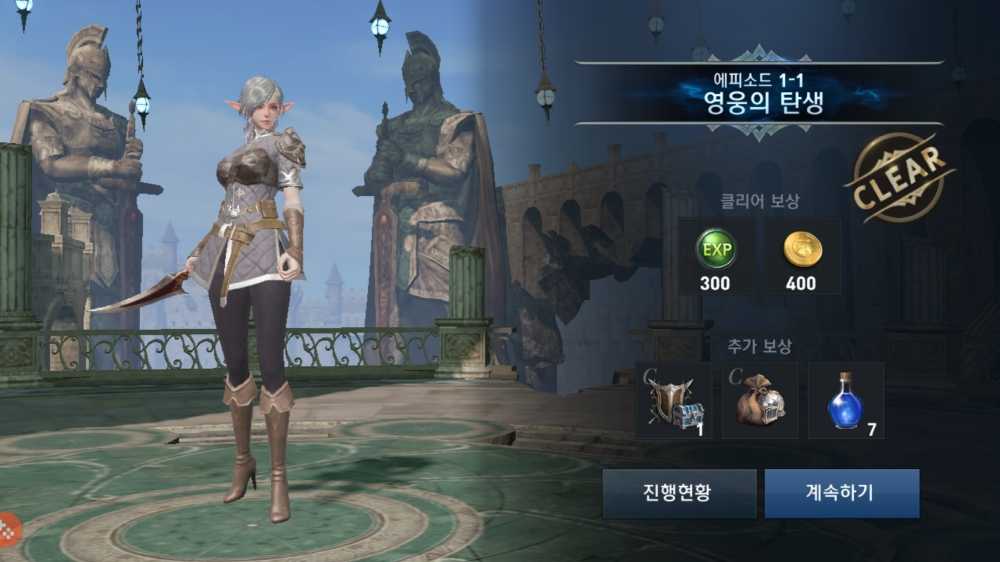The image size is (1000, 562).
Task: Click the green EXP reward icon
Action: coord(714,250)
